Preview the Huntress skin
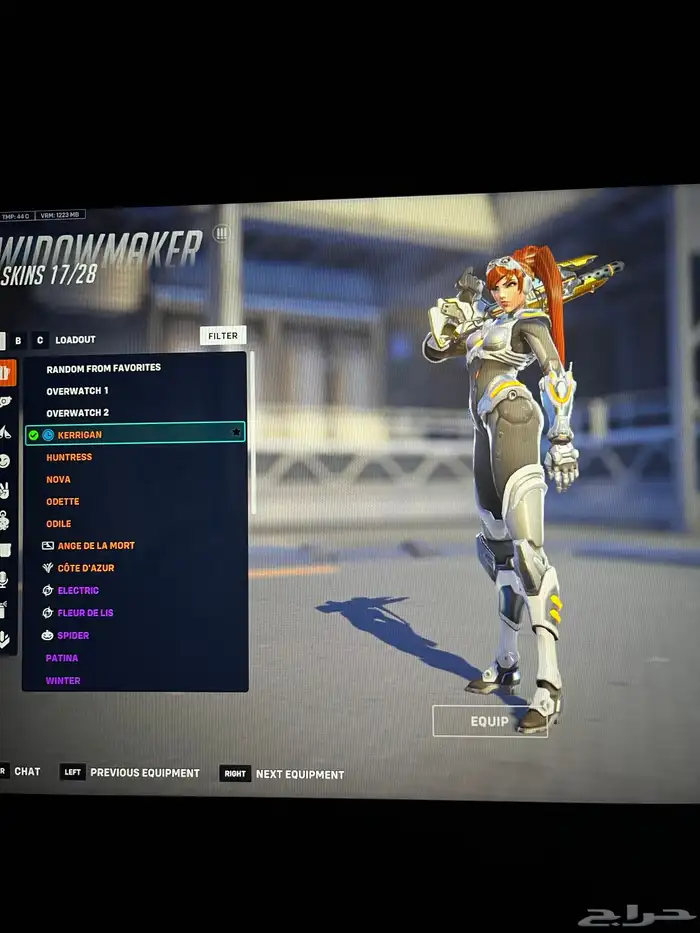The width and height of the screenshot is (700, 933). pos(69,457)
